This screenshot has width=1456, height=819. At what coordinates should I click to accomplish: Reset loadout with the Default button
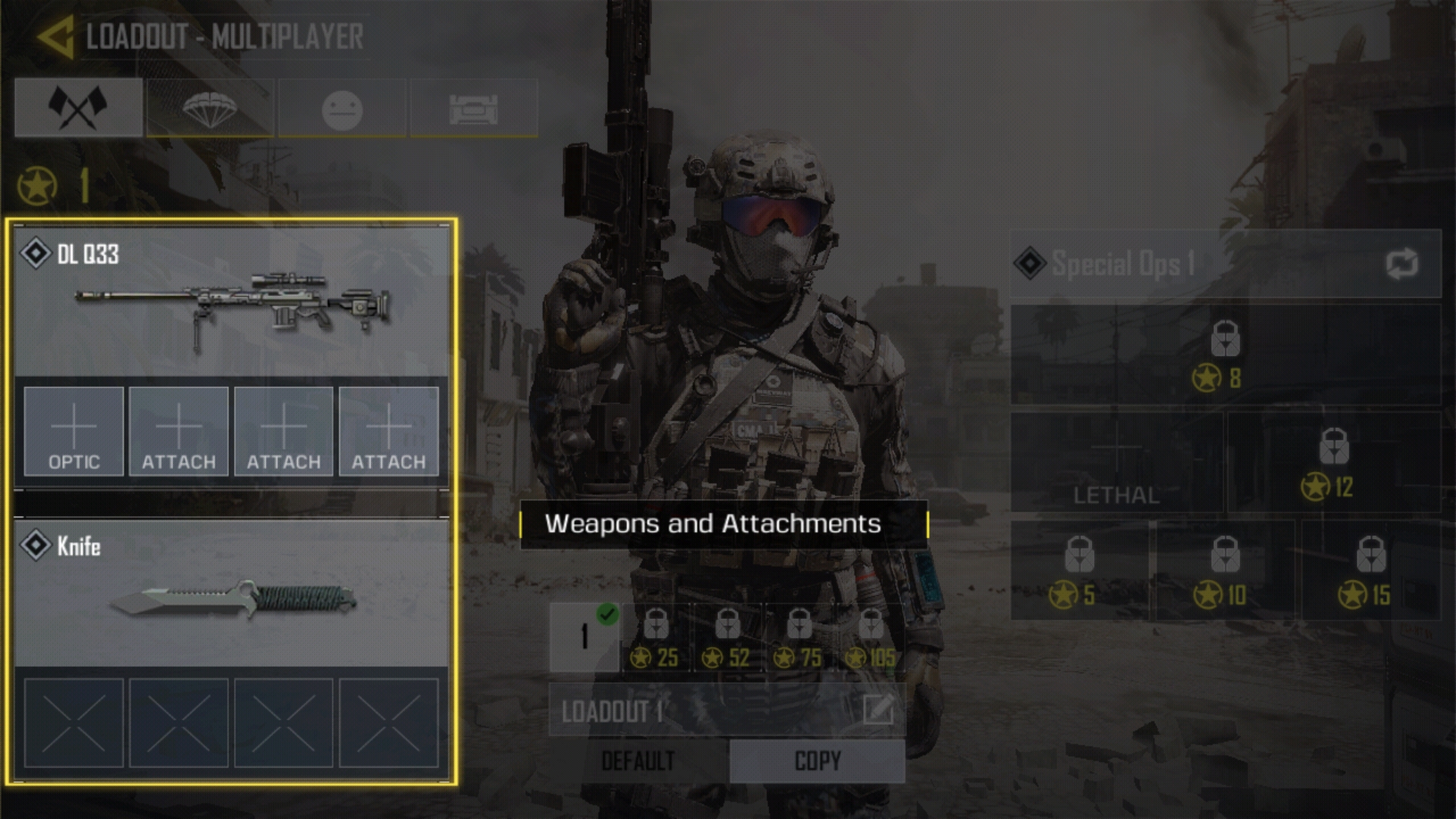pos(638,761)
